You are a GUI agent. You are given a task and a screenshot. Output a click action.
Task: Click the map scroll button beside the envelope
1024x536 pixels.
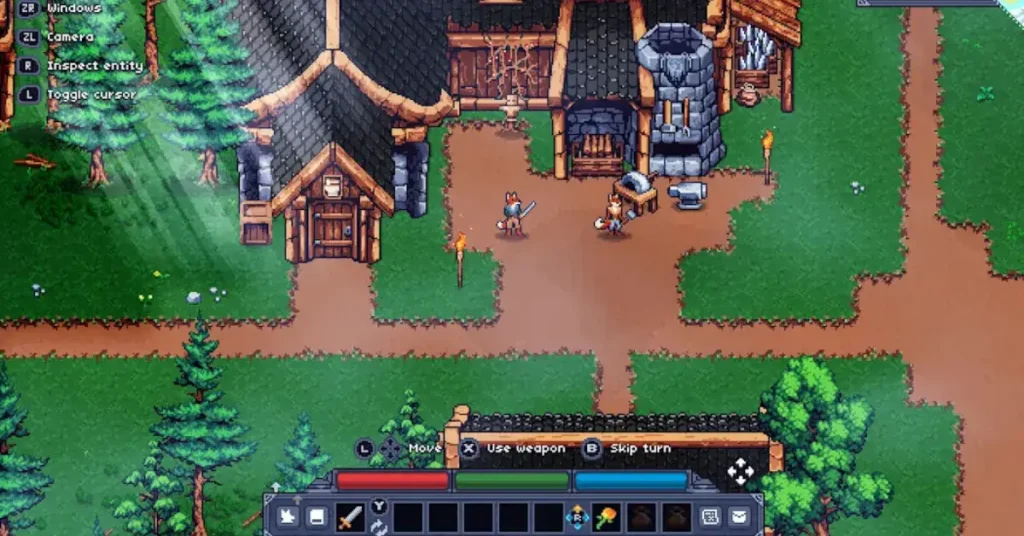pyautogui.click(x=710, y=517)
